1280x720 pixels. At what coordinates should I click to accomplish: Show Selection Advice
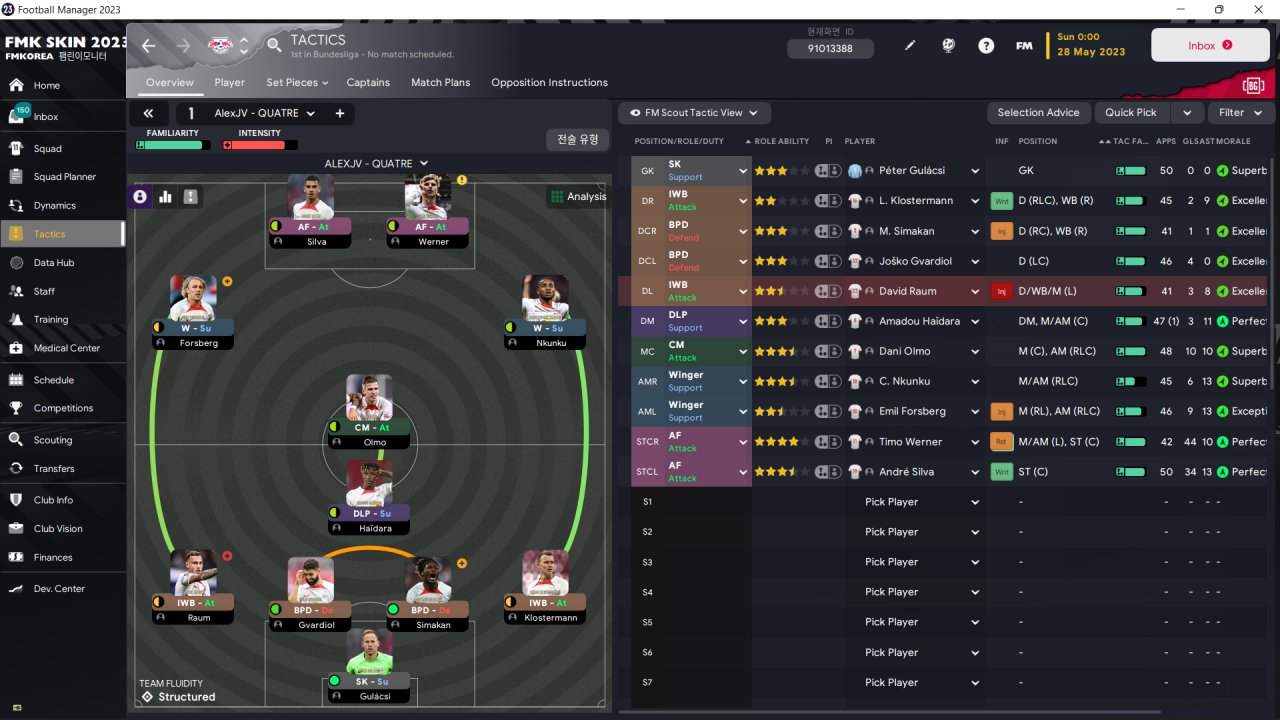click(1038, 113)
